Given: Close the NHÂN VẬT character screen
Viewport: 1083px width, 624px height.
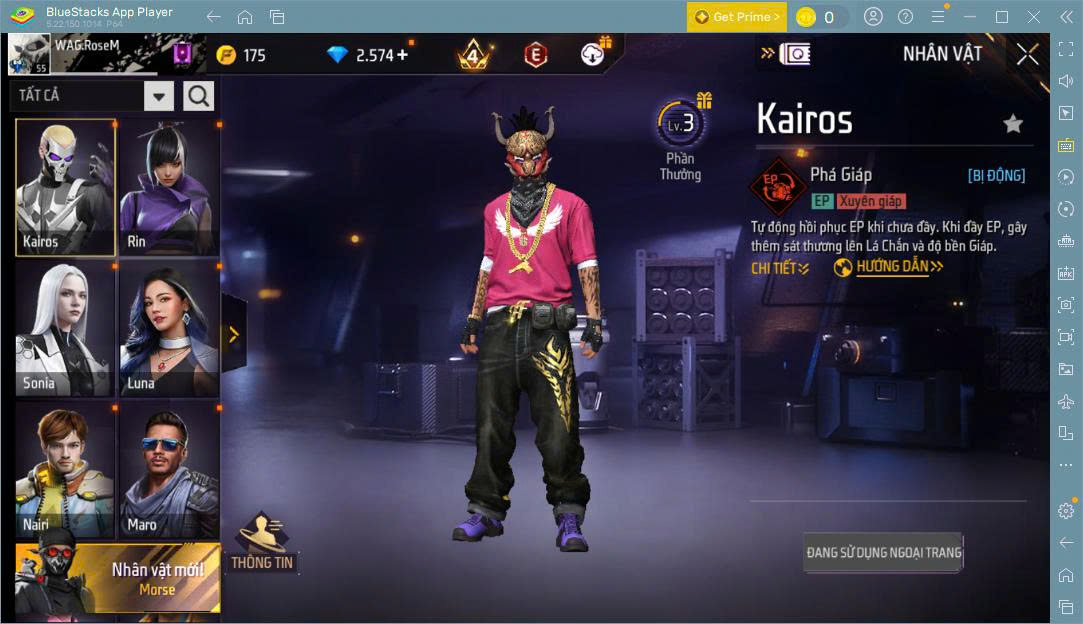Looking at the screenshot, I should pyautogui.click(x=1027, y=54).
